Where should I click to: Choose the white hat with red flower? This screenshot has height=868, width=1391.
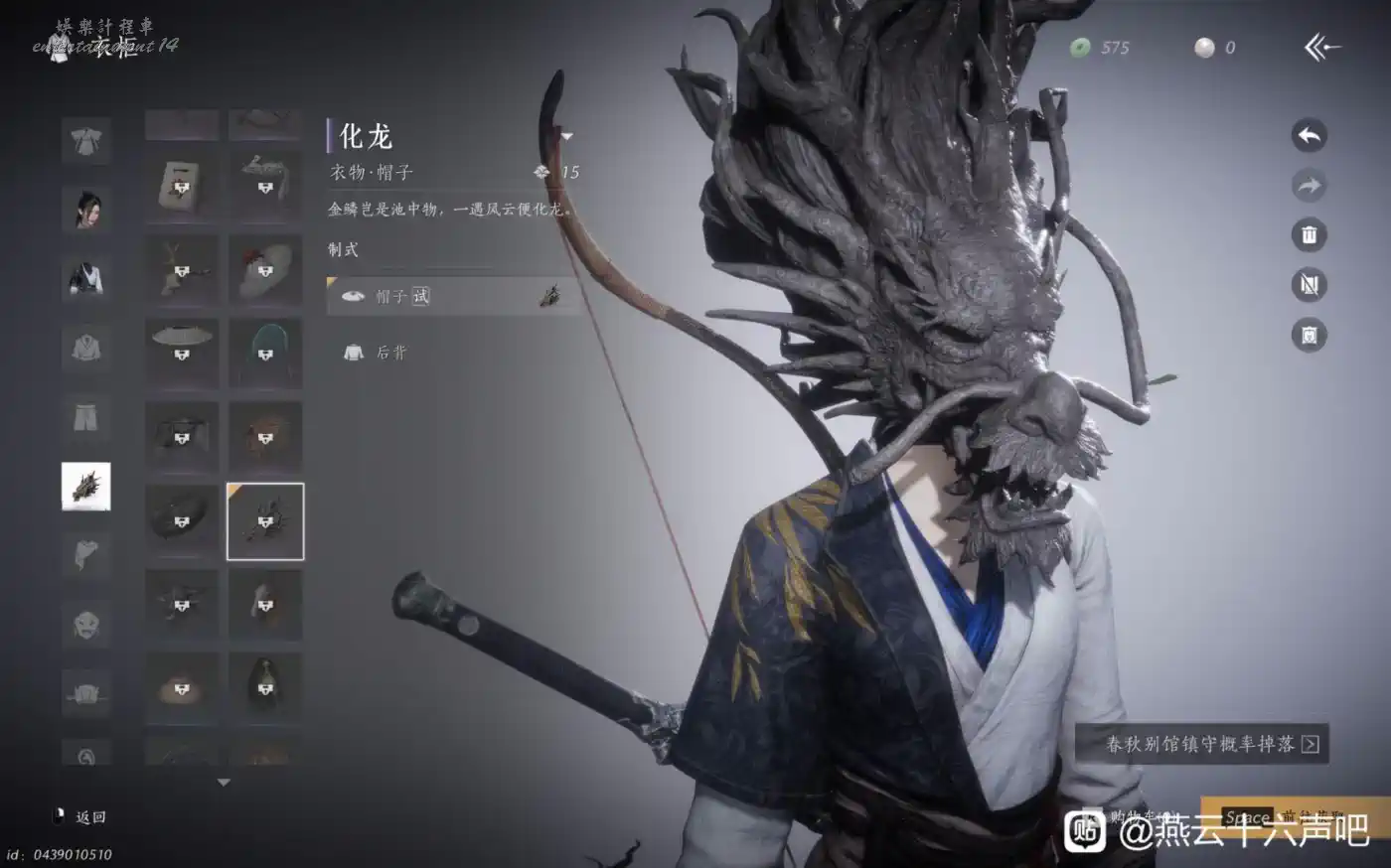point(265,270)
